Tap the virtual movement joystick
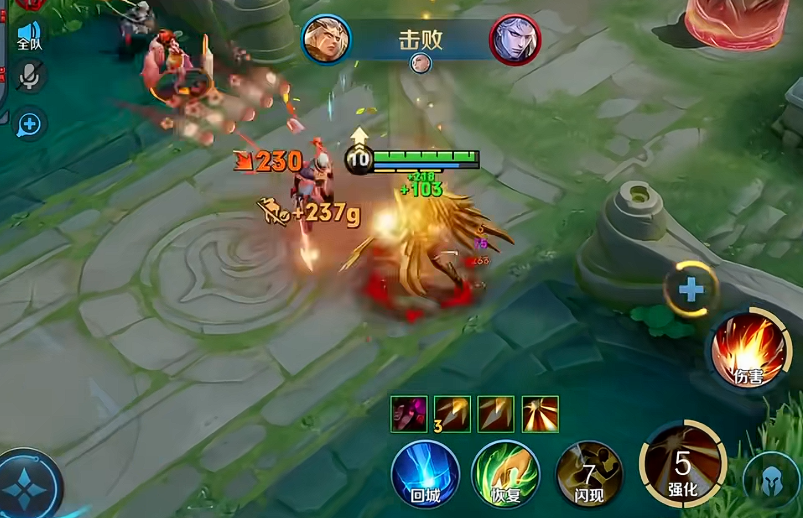 pyautogui.click(x=27, y=487)
